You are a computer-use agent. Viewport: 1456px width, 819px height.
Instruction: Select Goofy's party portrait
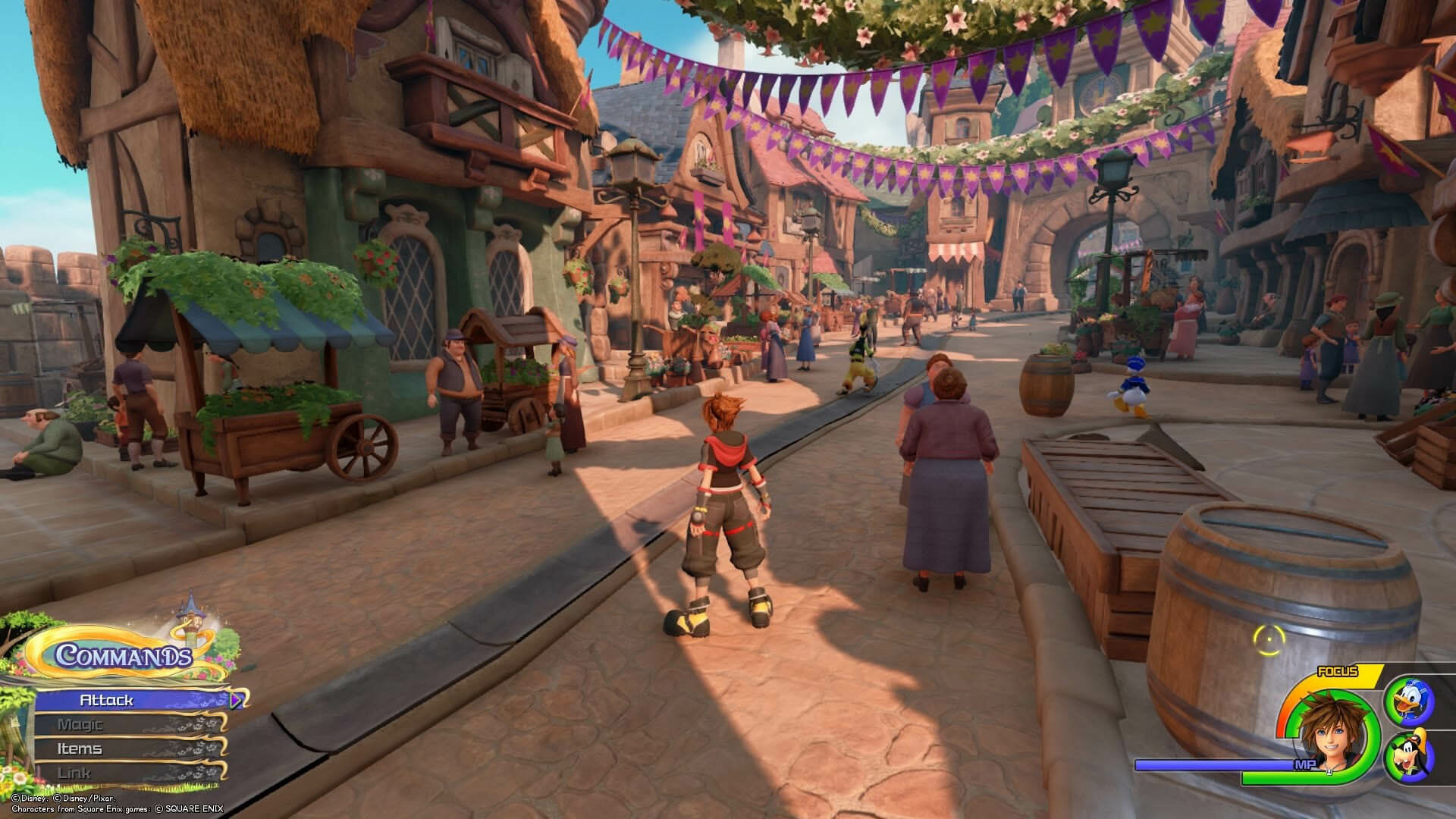click(x=1408, y=755)
